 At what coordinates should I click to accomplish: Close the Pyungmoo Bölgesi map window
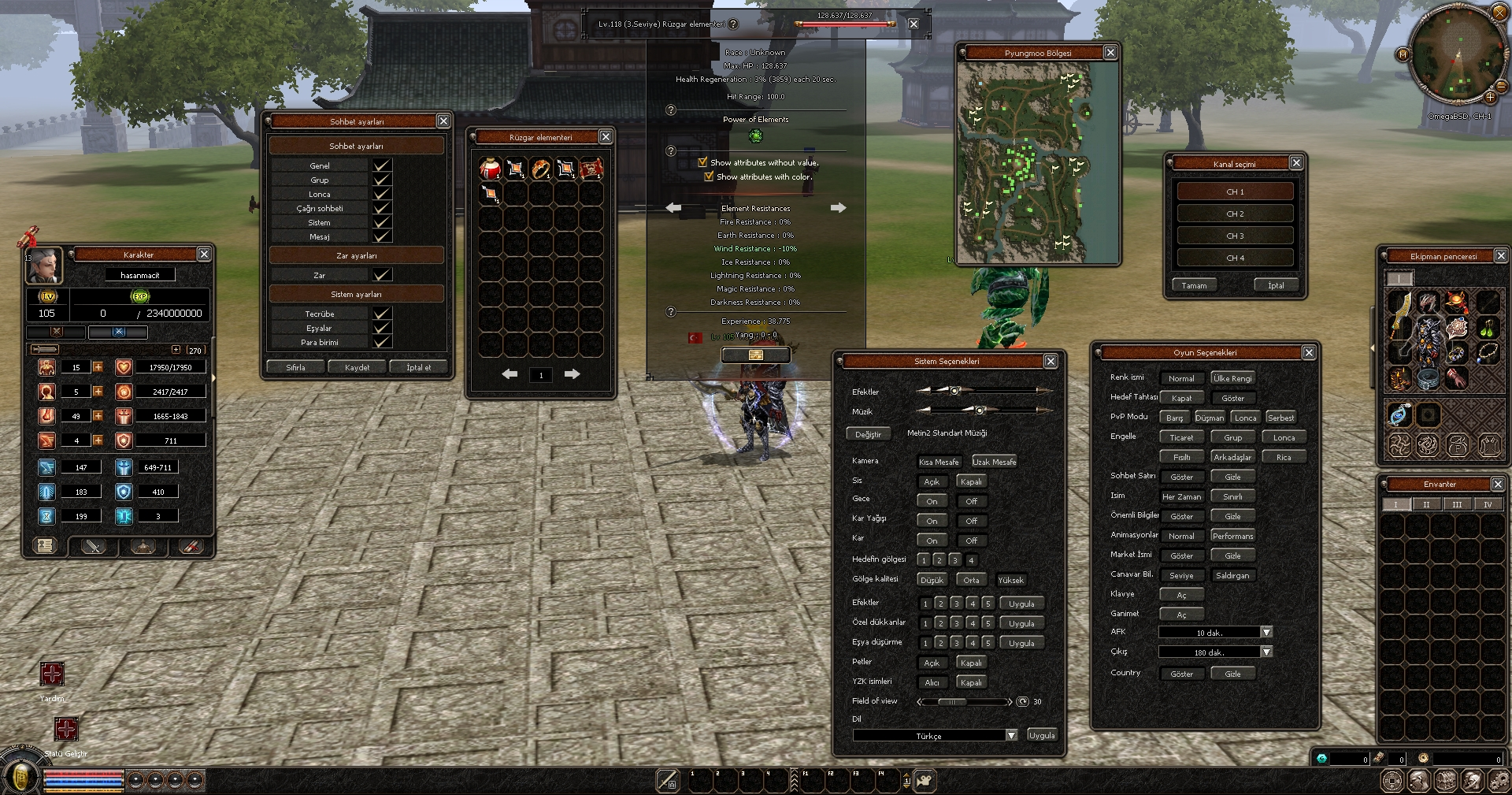tap(1110, 53)
